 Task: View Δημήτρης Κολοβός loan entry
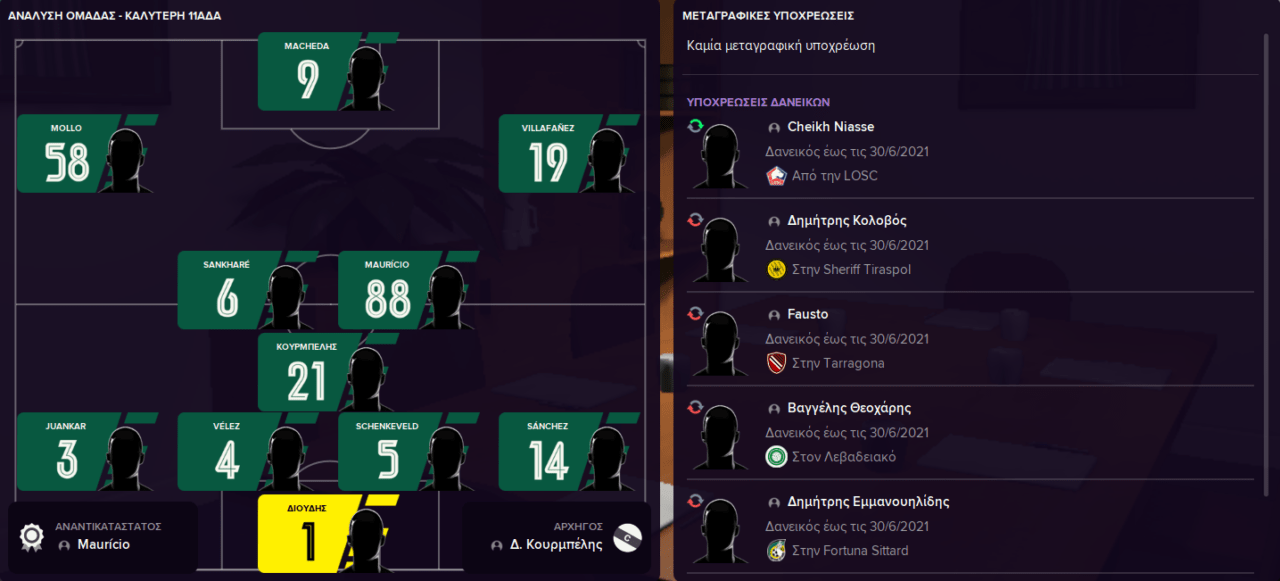pyautogui.click(x=846, y=221)
